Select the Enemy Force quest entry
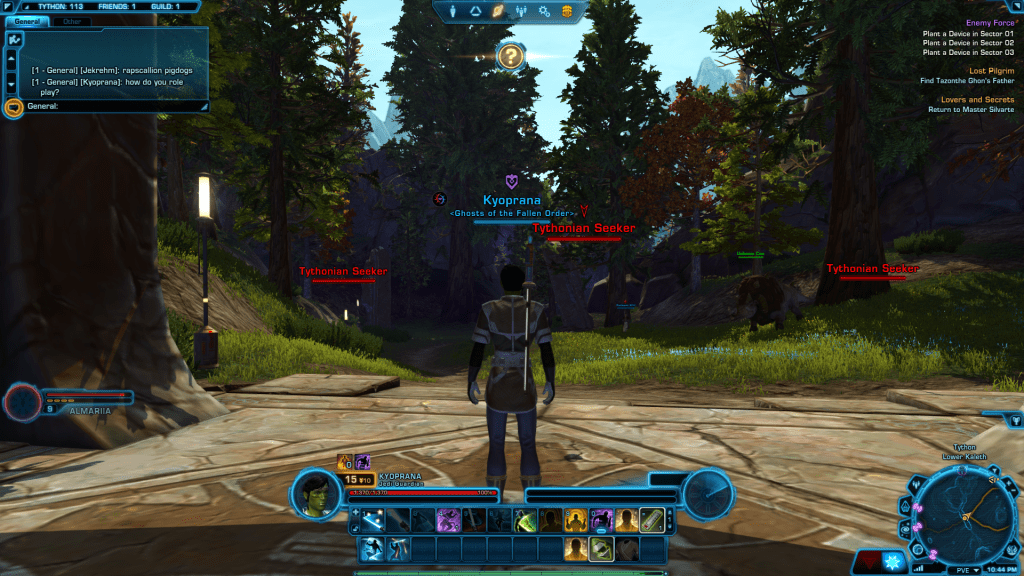Viewport: 1024px width, 576px height. [989, 23]
